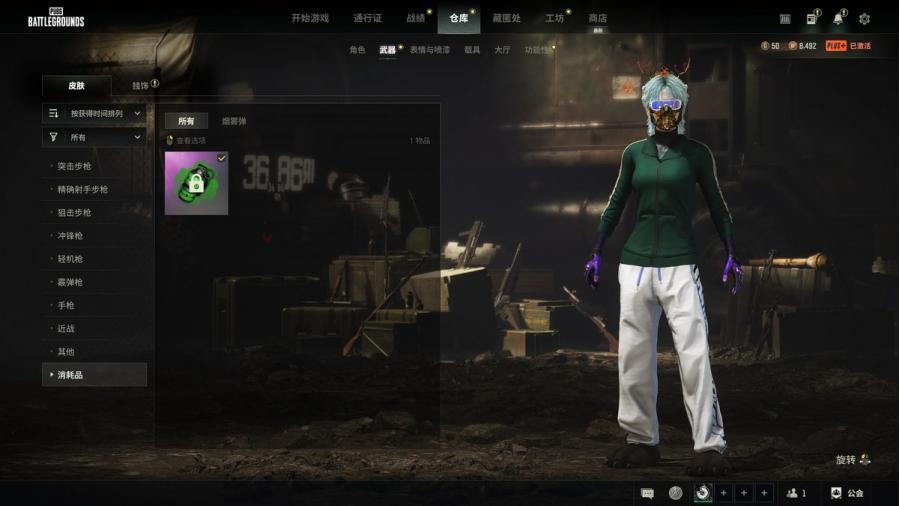The width and height of the screenshot is (900, 506).
Task: Switch to the 载具 sub-tab
Action: 472,48
